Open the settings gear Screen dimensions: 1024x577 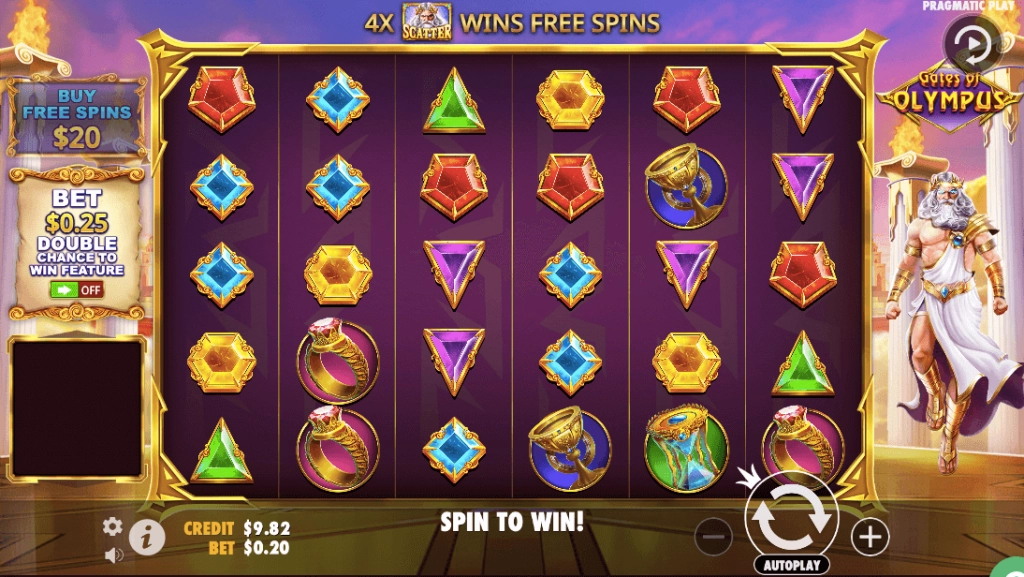(x=112, y=526)
